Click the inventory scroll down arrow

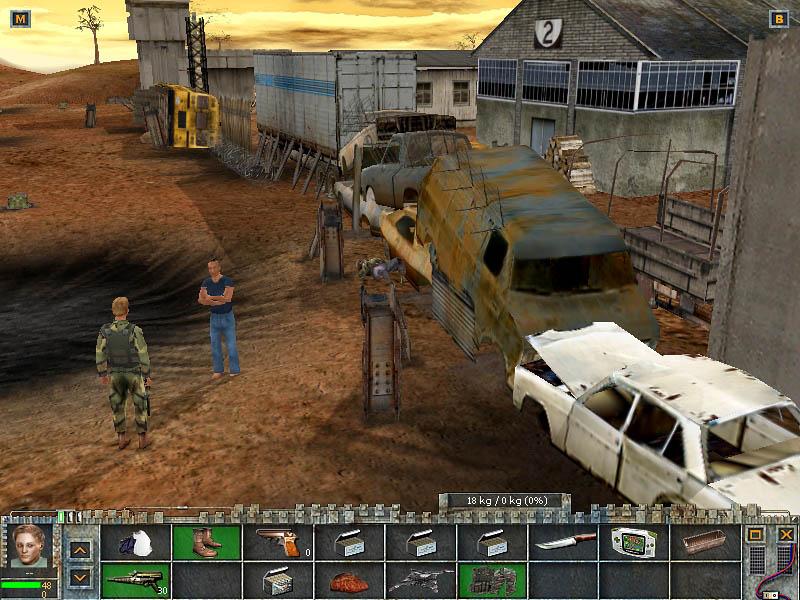tap(81, 577)
